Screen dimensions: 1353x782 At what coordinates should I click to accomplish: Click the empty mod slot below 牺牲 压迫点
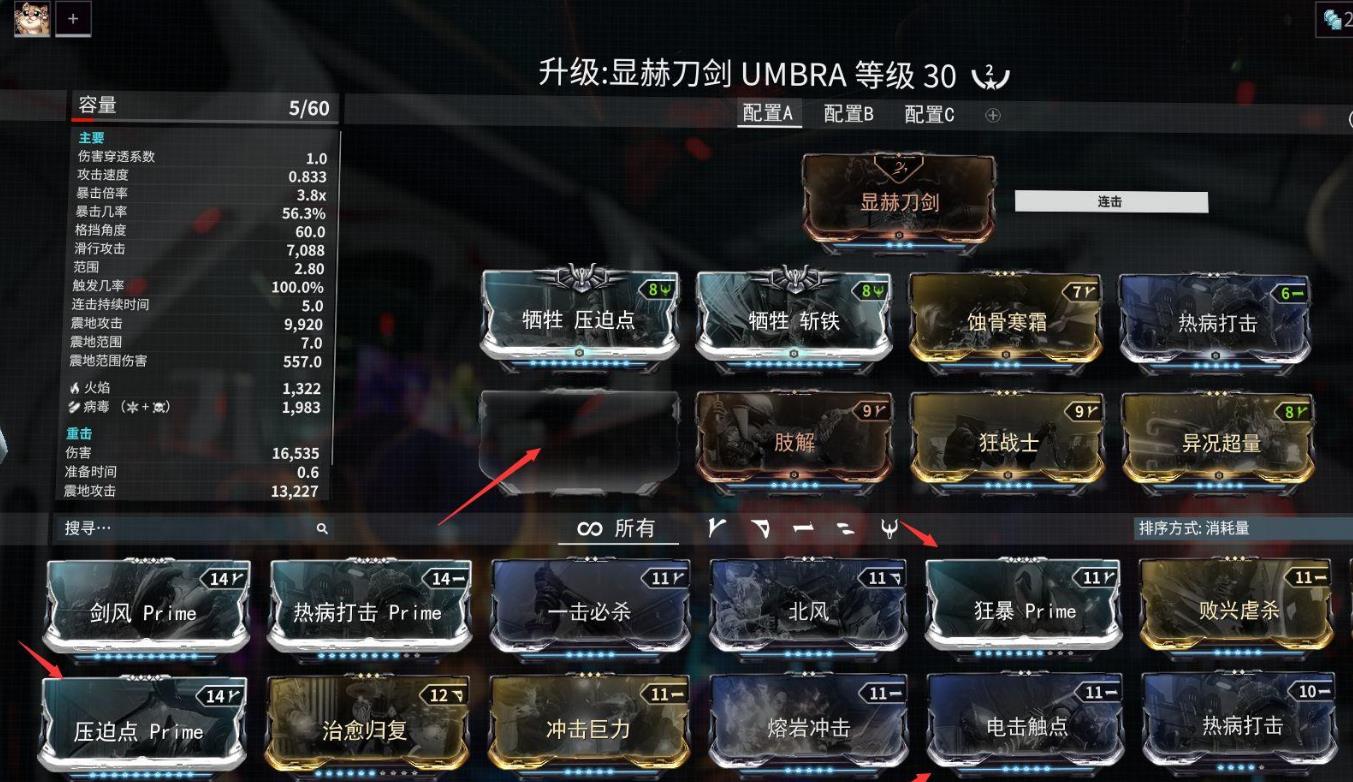tap(578, 438)
